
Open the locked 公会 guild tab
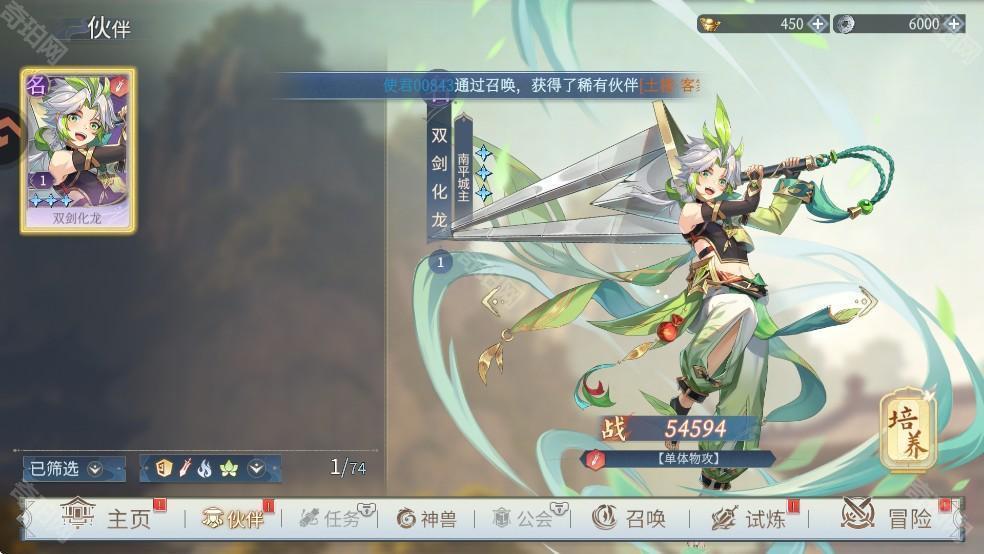click(524, 518)
